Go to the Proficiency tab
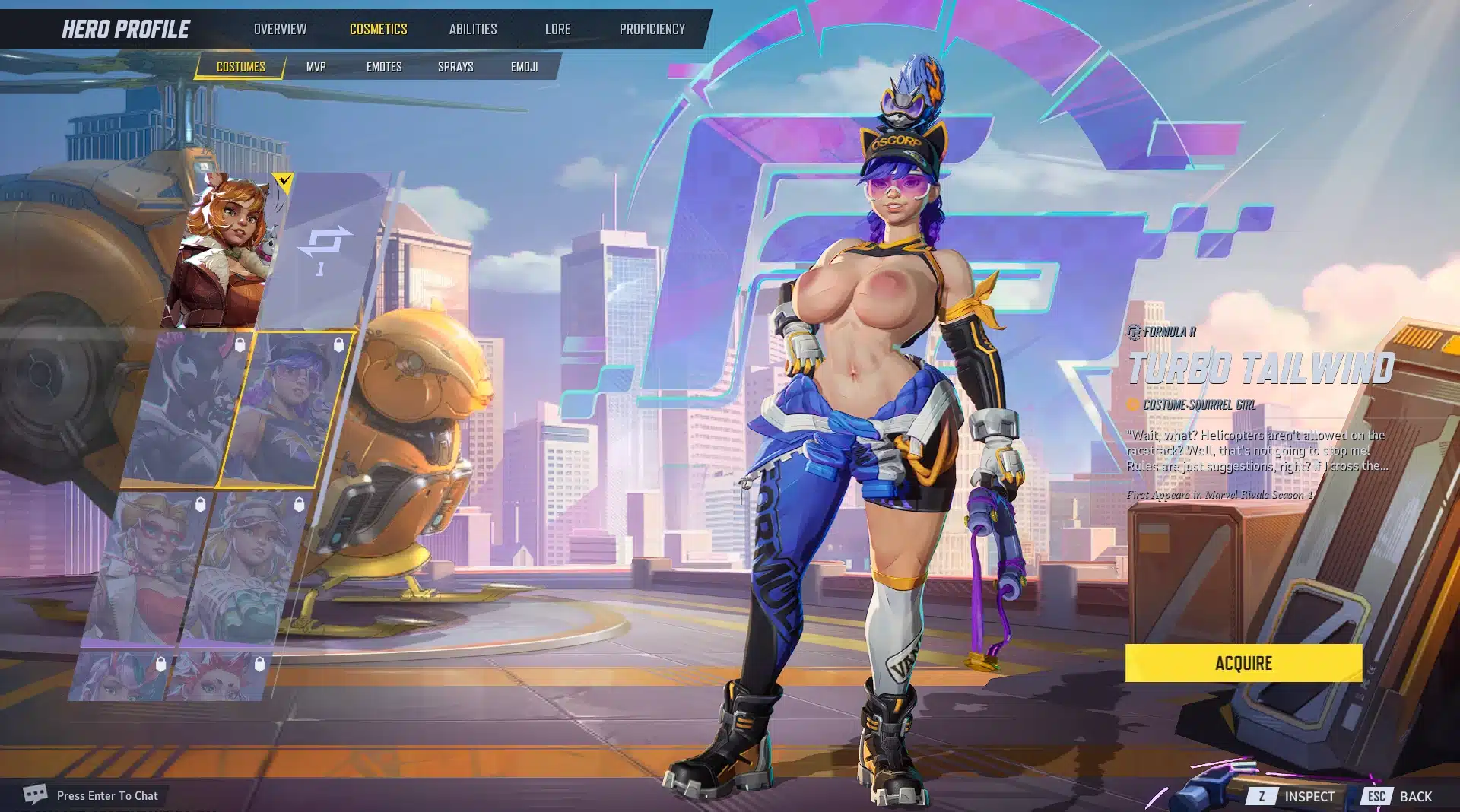The width and height of the screenshot is (1460, 812). tap(652, 29)
